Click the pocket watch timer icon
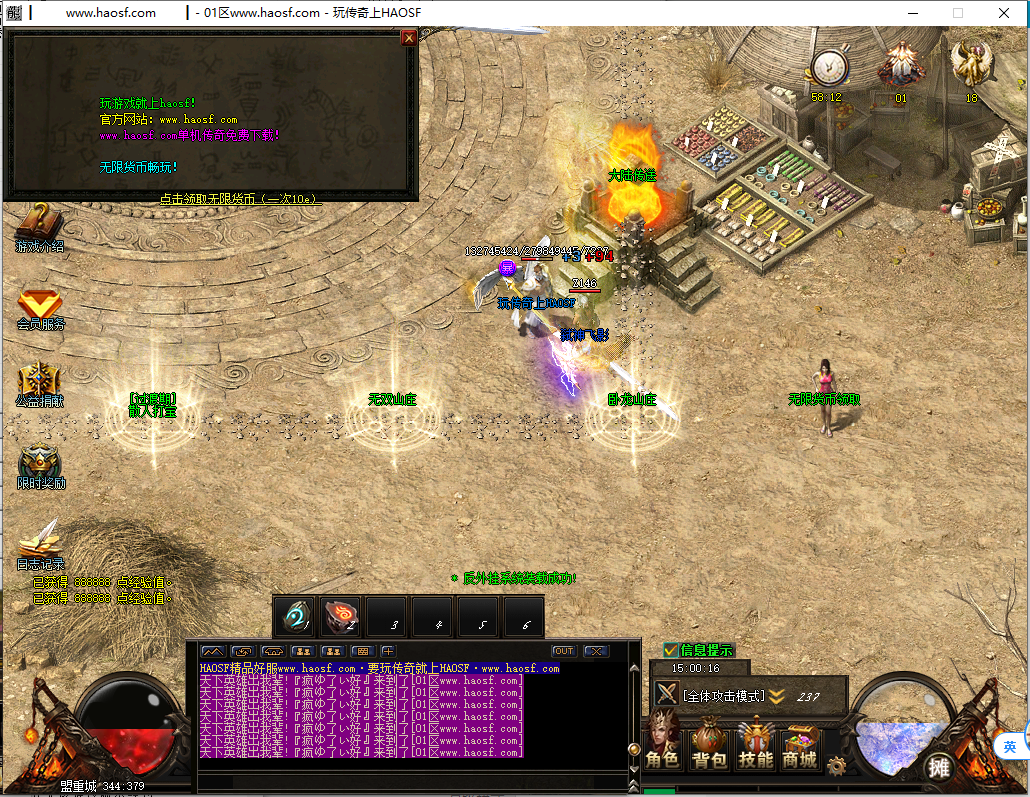1030x797 pixels. pos(827,68)
